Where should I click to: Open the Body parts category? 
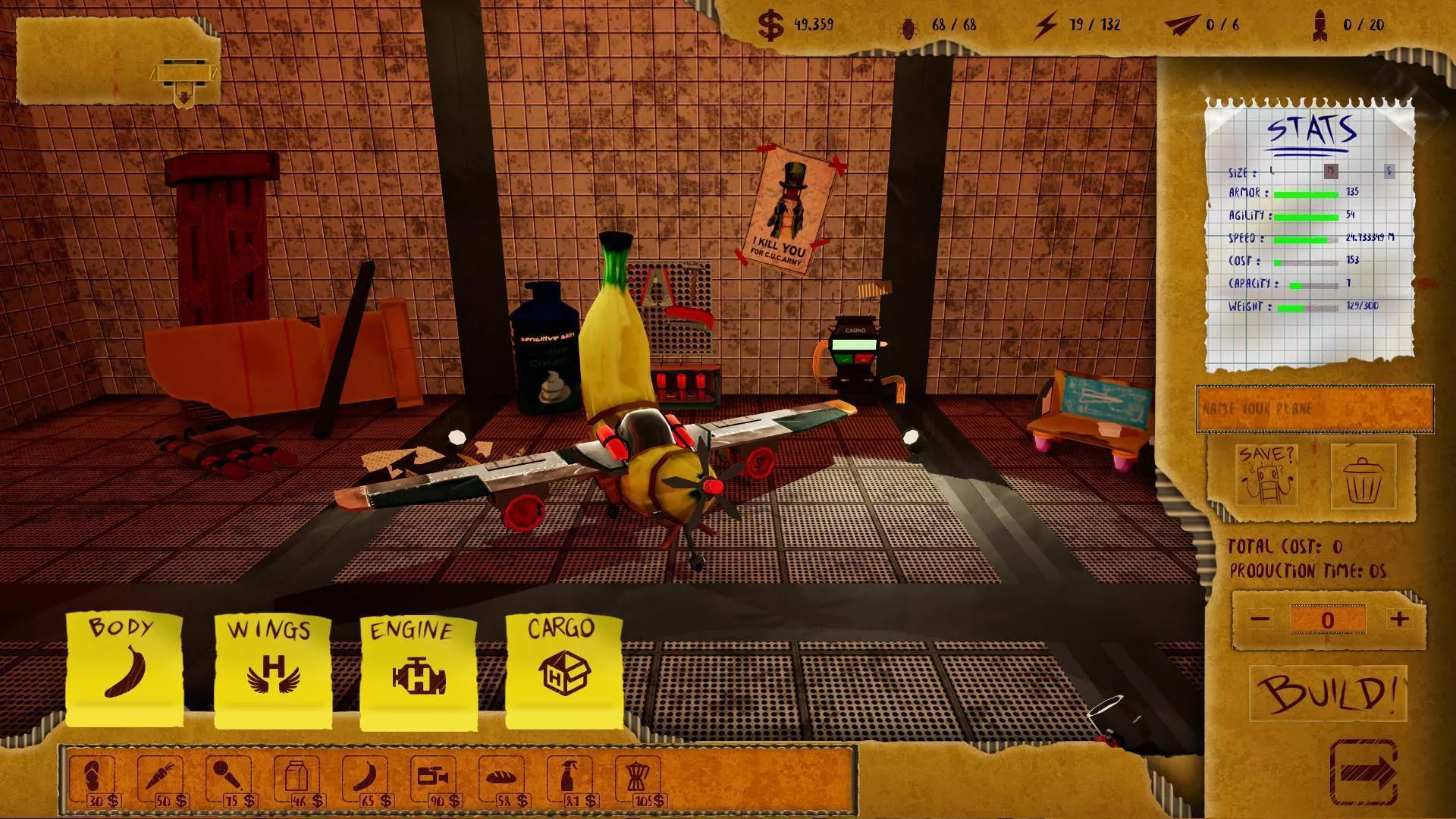click(124, 667)
